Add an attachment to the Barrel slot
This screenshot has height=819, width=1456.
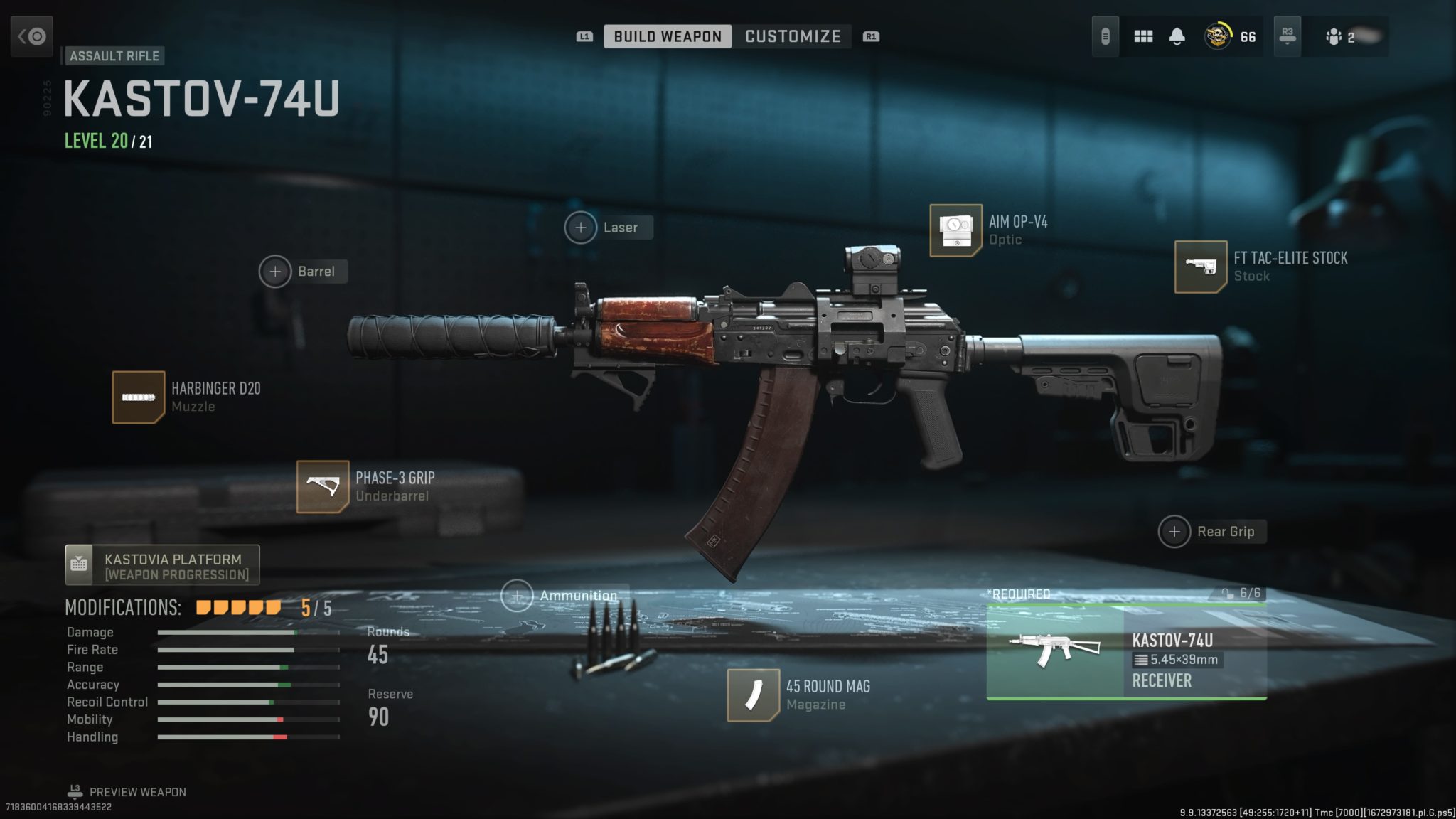tap(274, 271)
